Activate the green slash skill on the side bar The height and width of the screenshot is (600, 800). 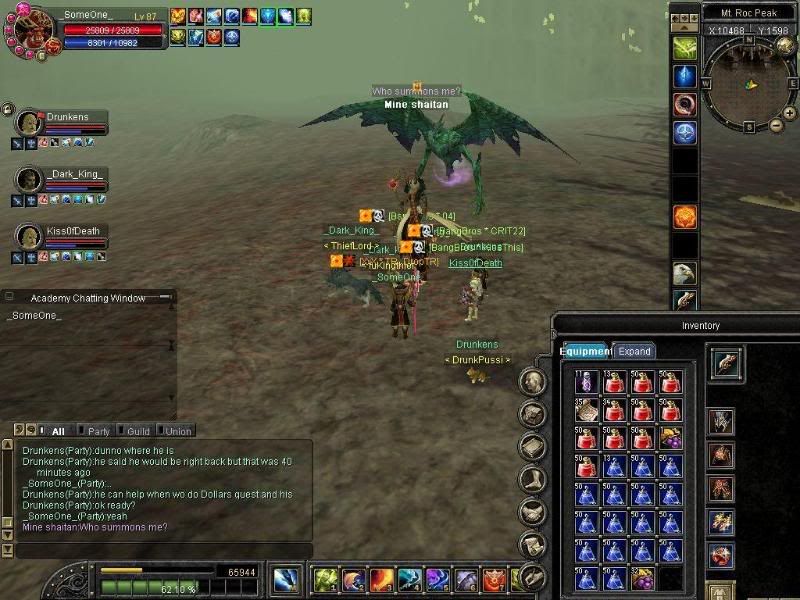tap(684, 48)
